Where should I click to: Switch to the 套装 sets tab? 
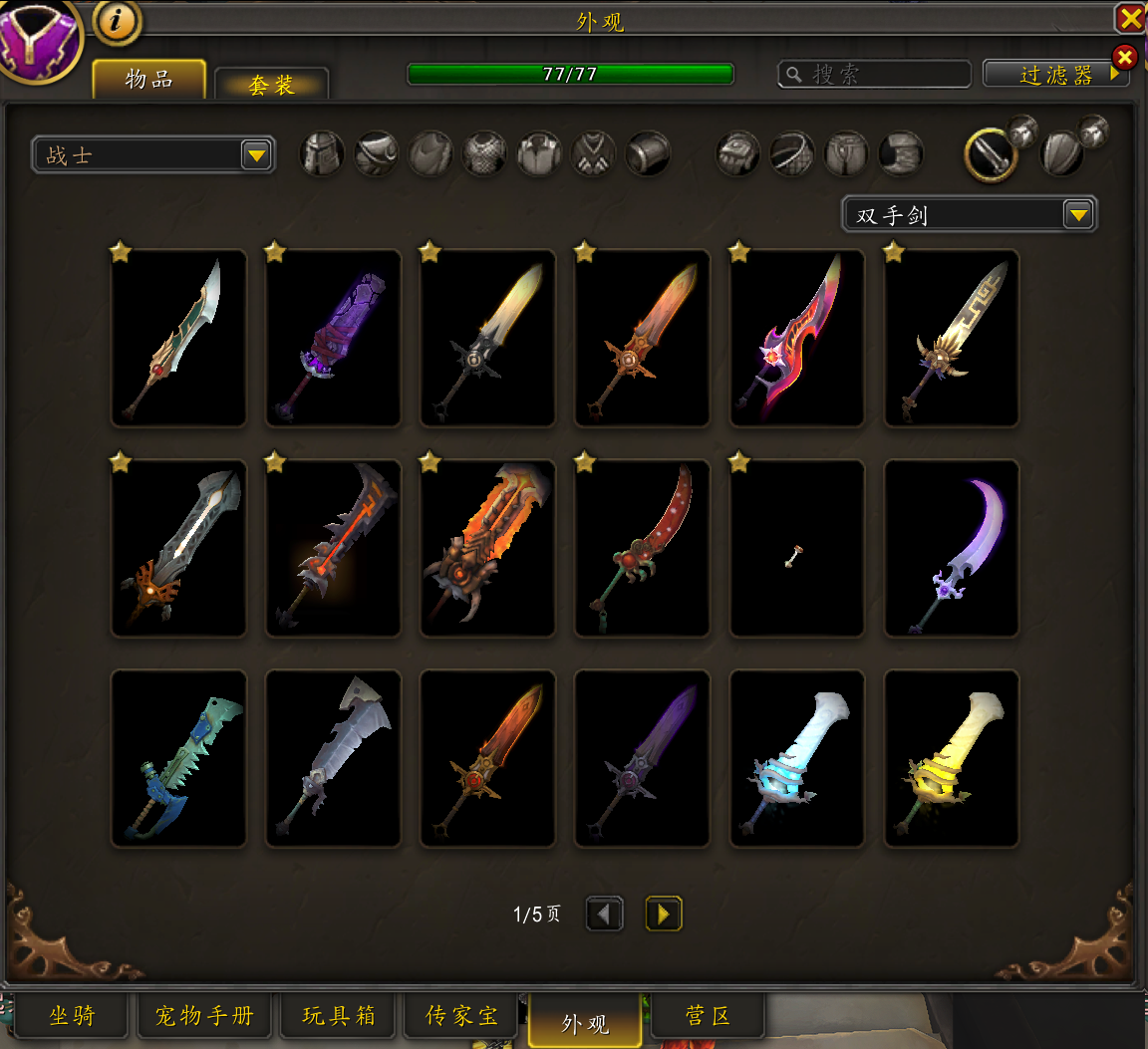coord(271,85)
